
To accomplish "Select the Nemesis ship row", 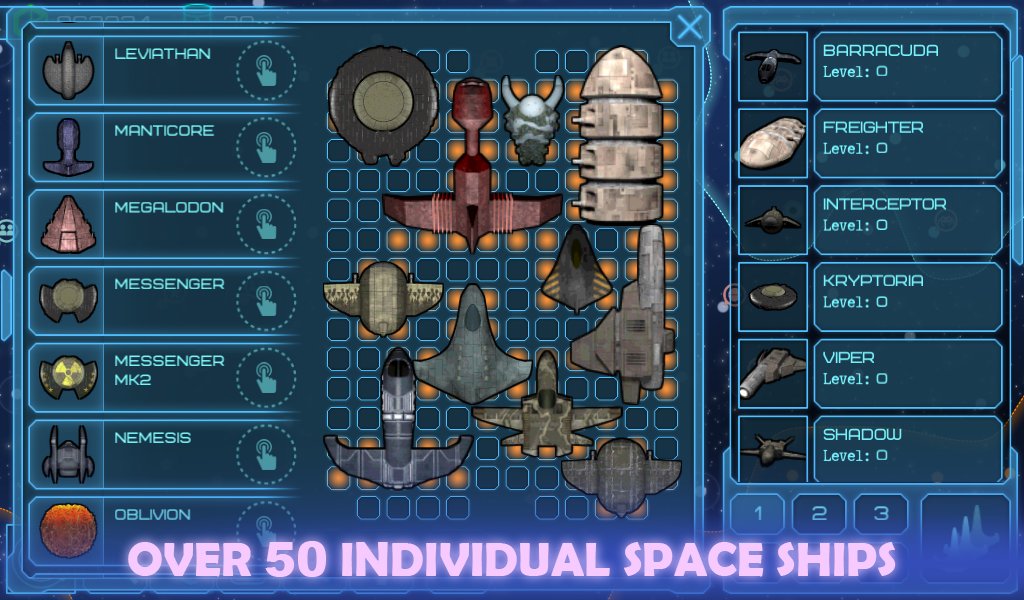I will (163, 454).
